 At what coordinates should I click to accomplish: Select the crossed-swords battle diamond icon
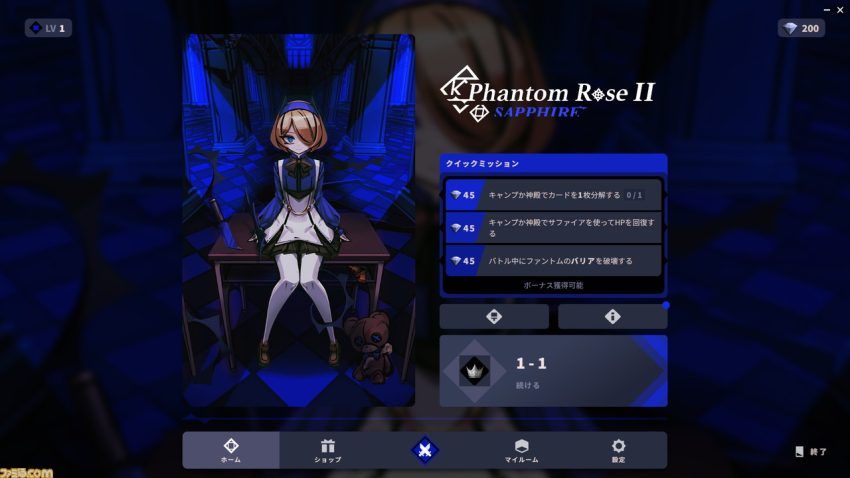(x=424, y=450)
